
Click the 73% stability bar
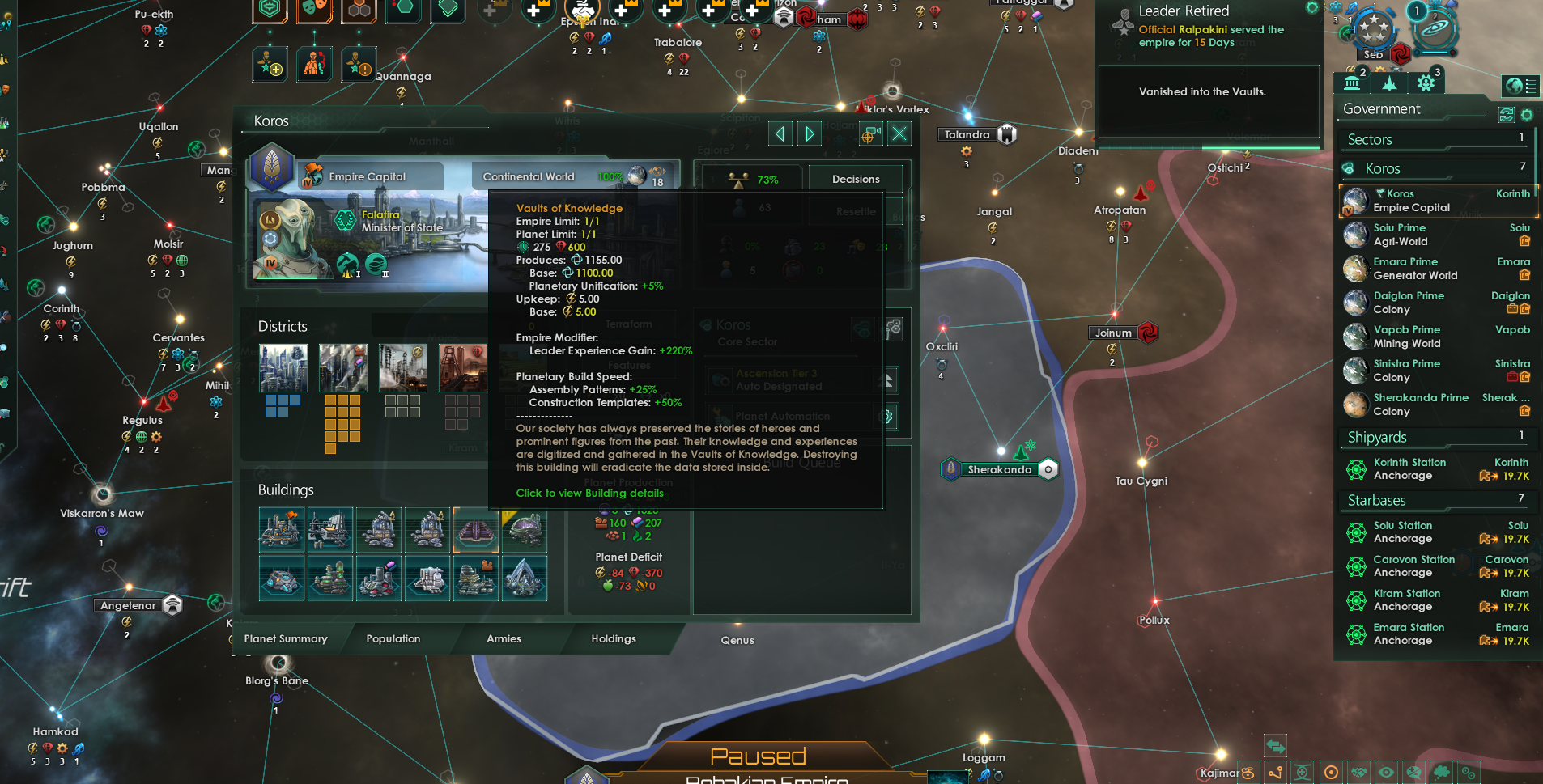[753, 179]
